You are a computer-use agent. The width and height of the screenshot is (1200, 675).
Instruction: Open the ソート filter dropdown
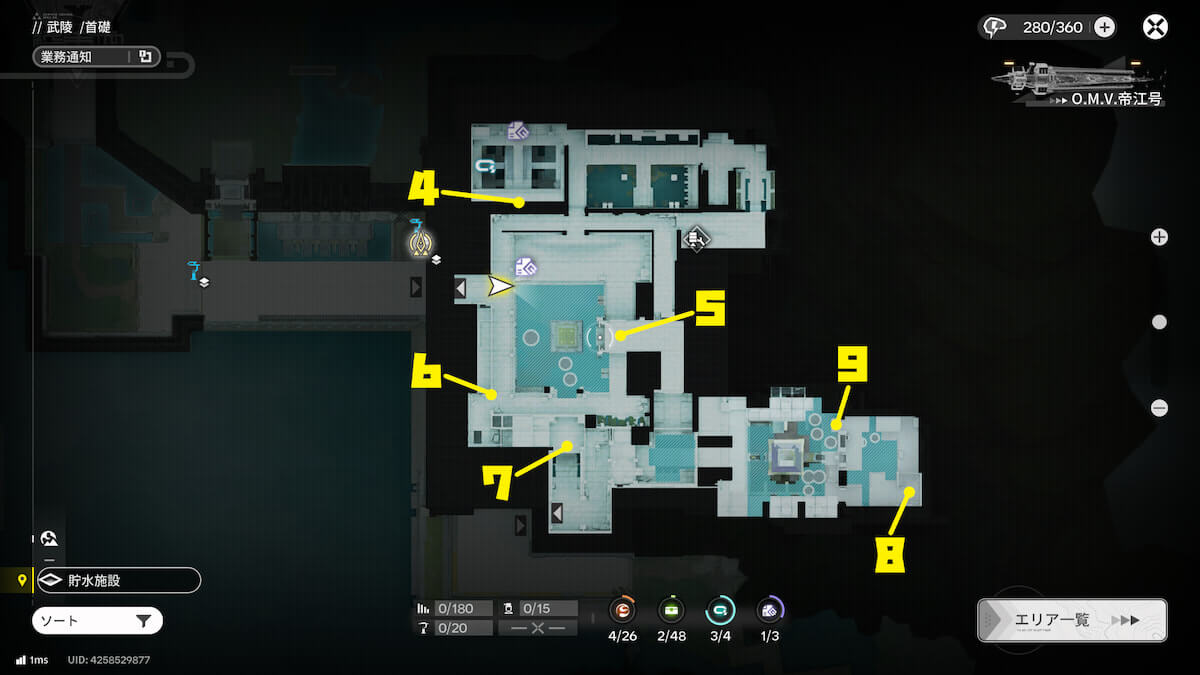(97, 621)
